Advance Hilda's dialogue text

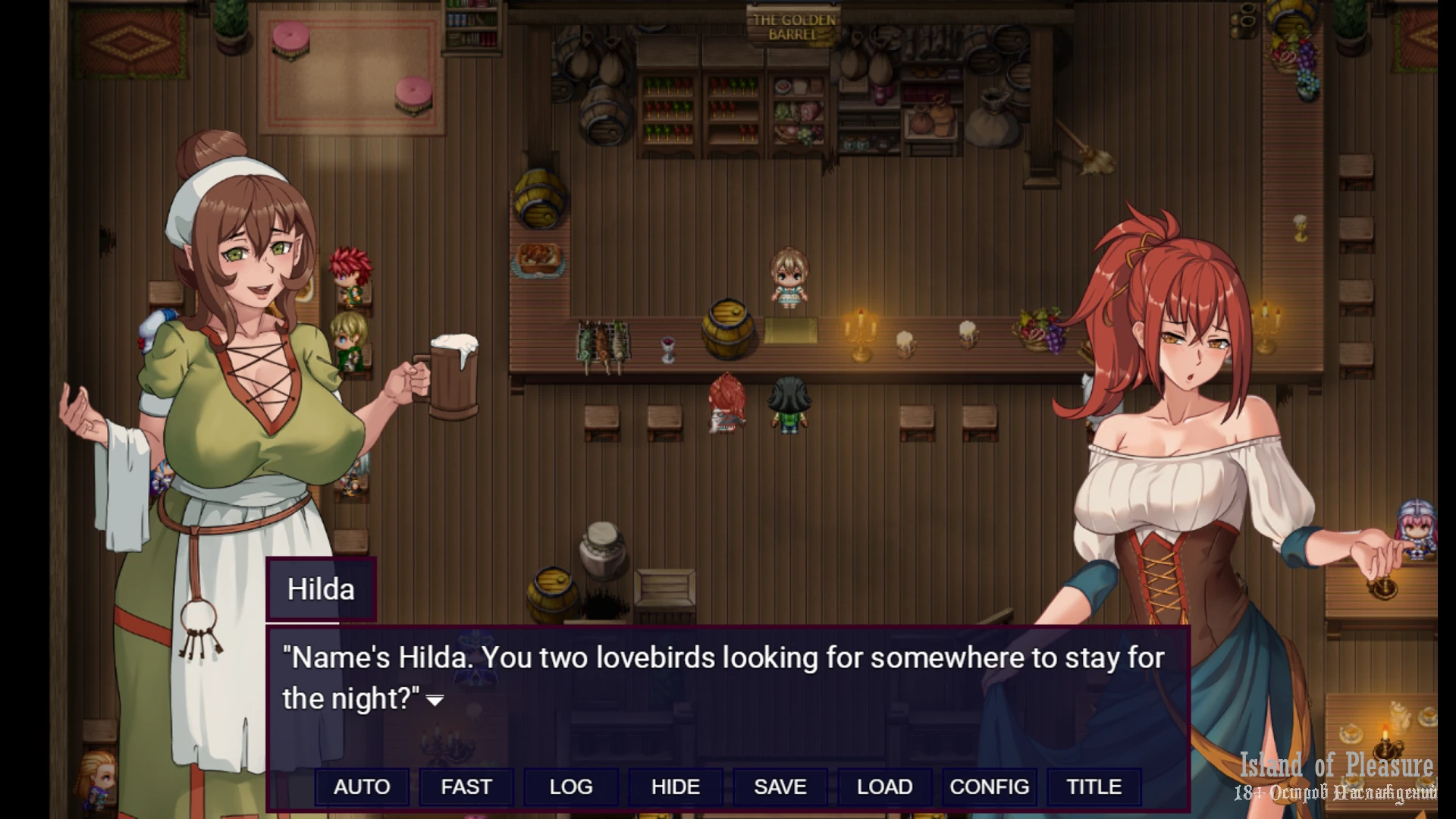(x=435, y=700)
